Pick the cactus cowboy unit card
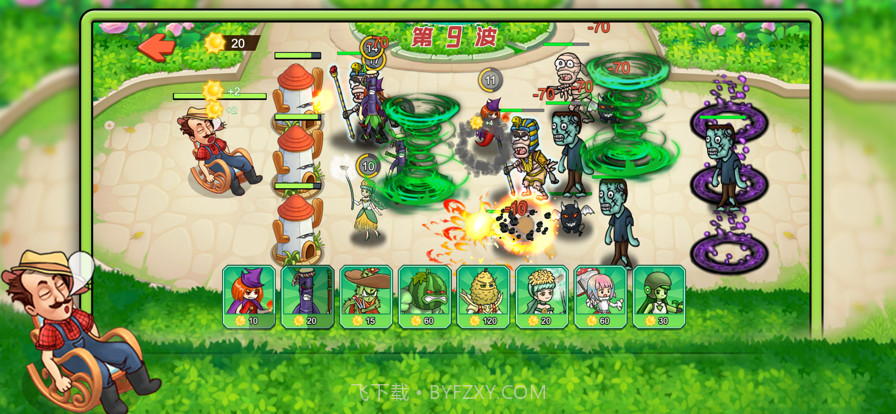Viewport: 896px width, 414px height. pos(365,296)
